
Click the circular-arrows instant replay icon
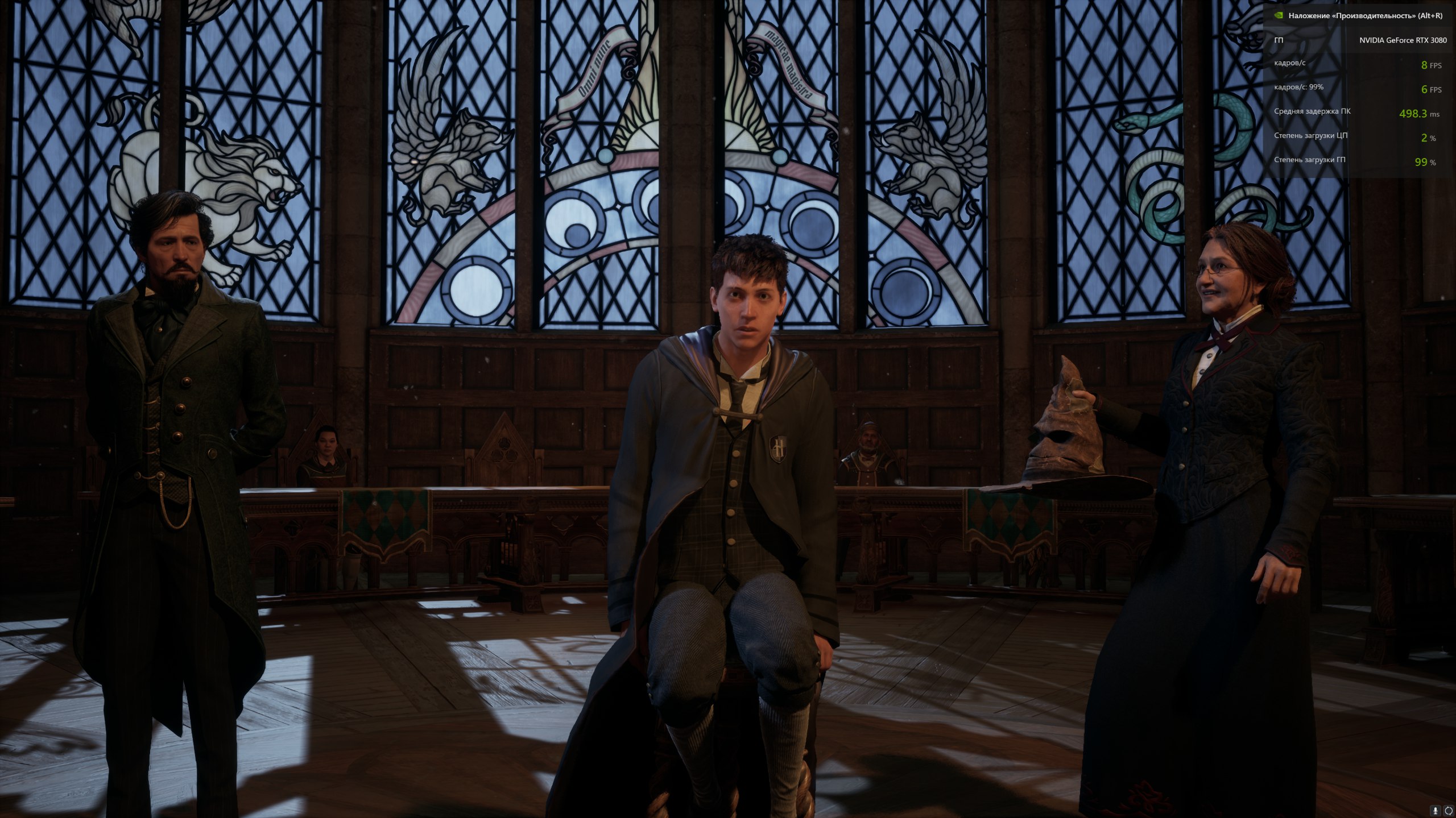click(x=1448, y=811)
